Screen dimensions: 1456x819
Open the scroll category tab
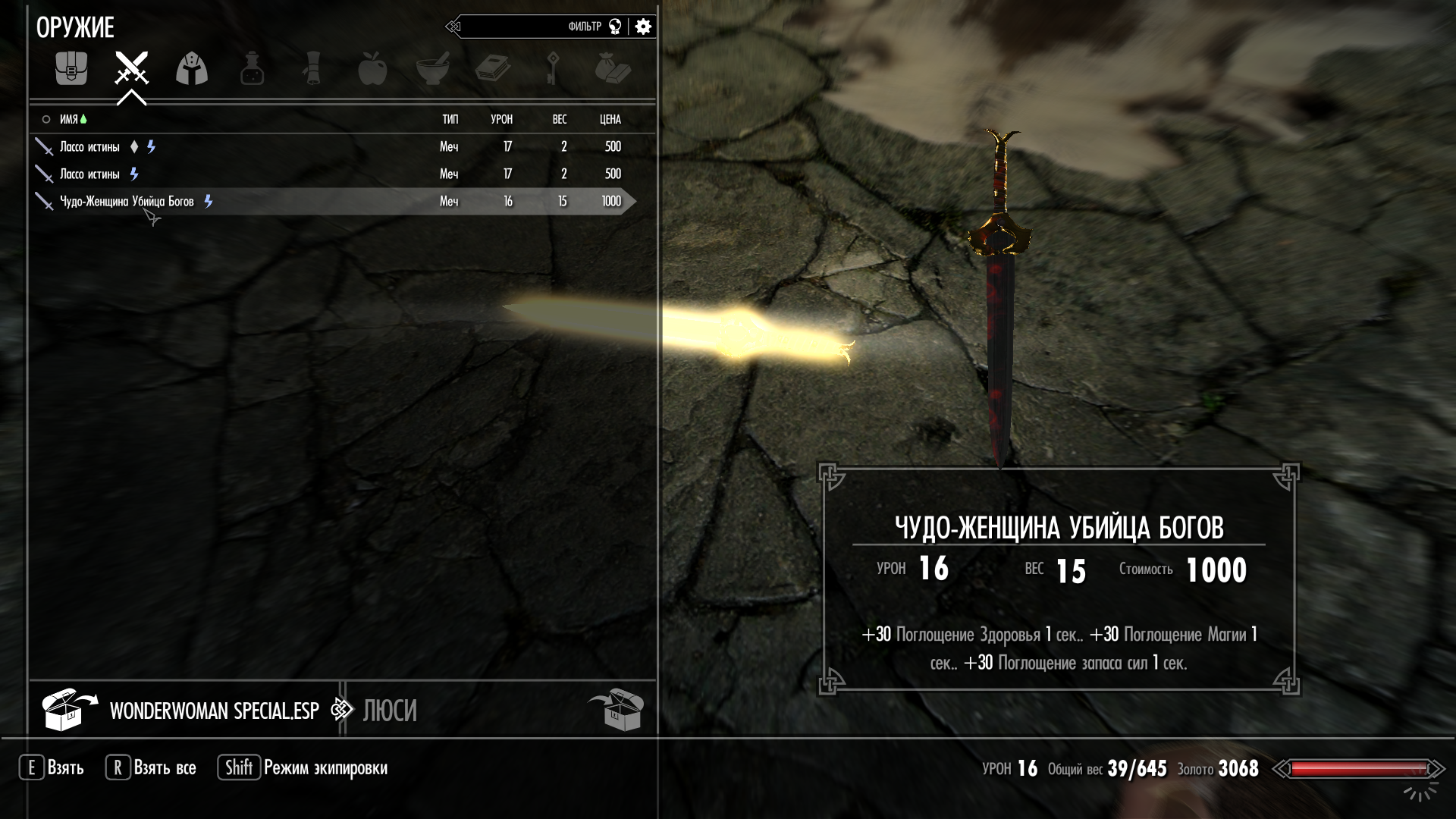pos(312,69)
